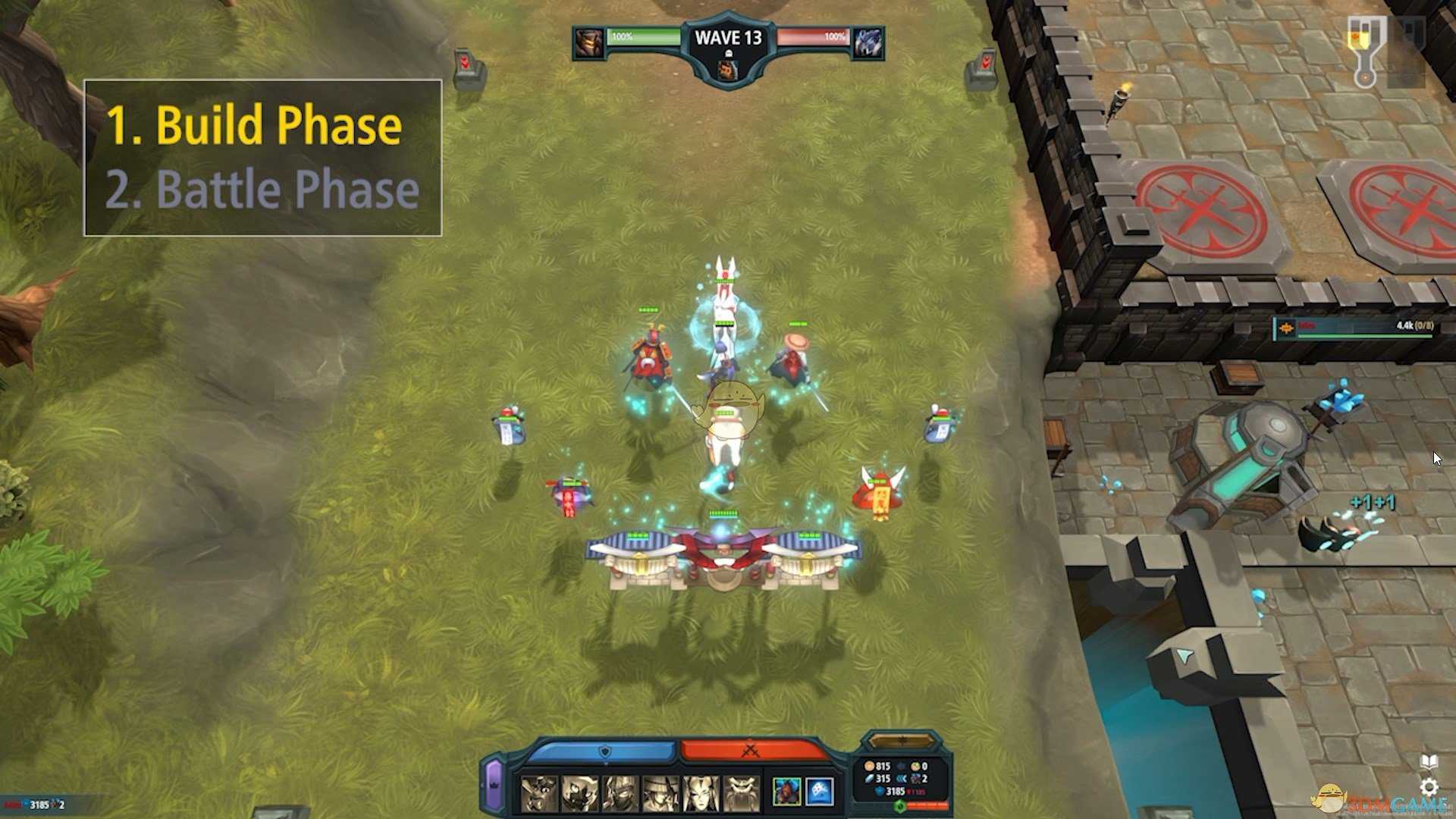This screenshot has width=1456, height=819.
Task: Switch to the blue shield fighters tab
Action: click(x=603, y=751)
